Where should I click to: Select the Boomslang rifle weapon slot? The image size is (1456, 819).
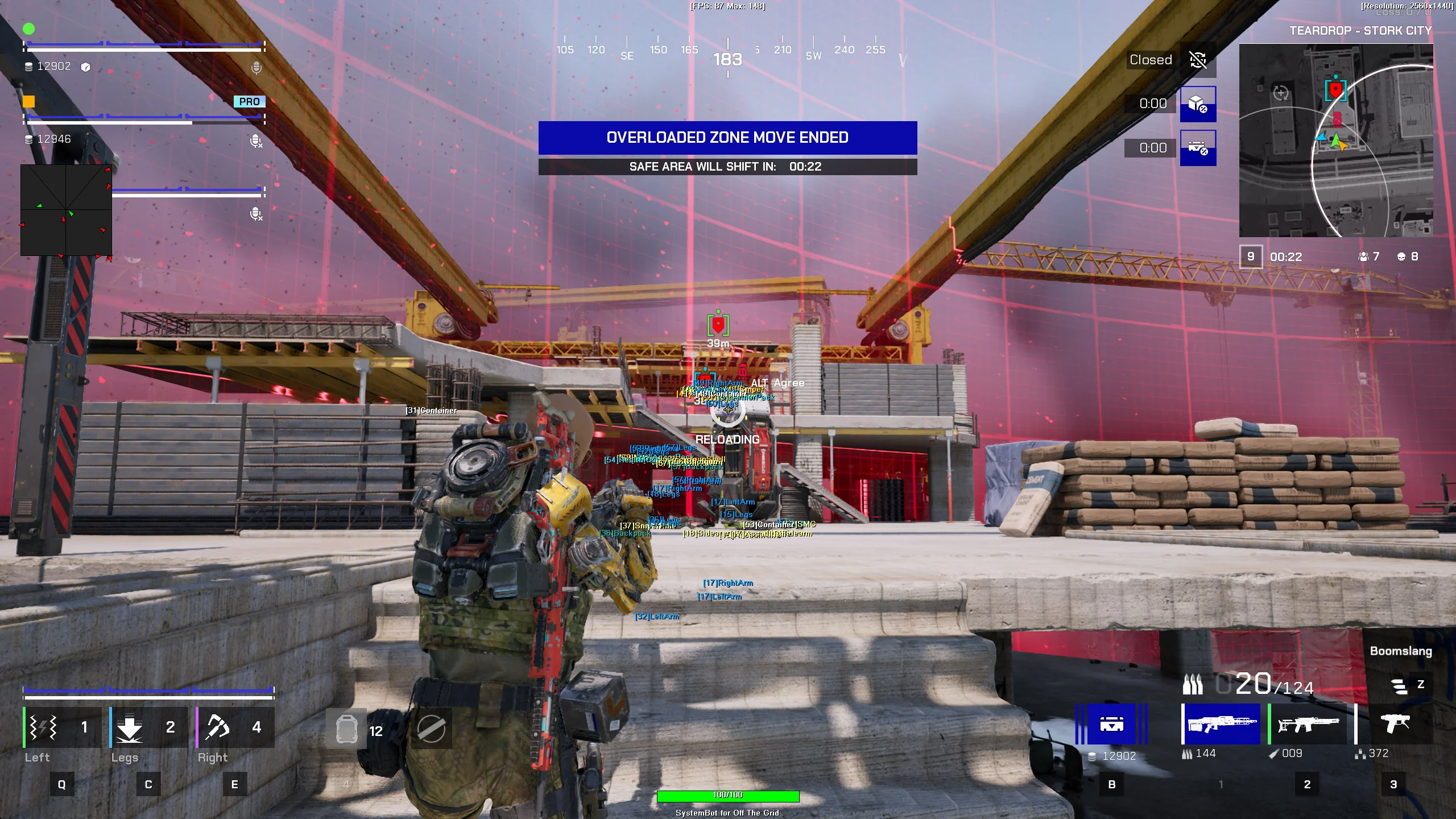[x=1221, y=724]
